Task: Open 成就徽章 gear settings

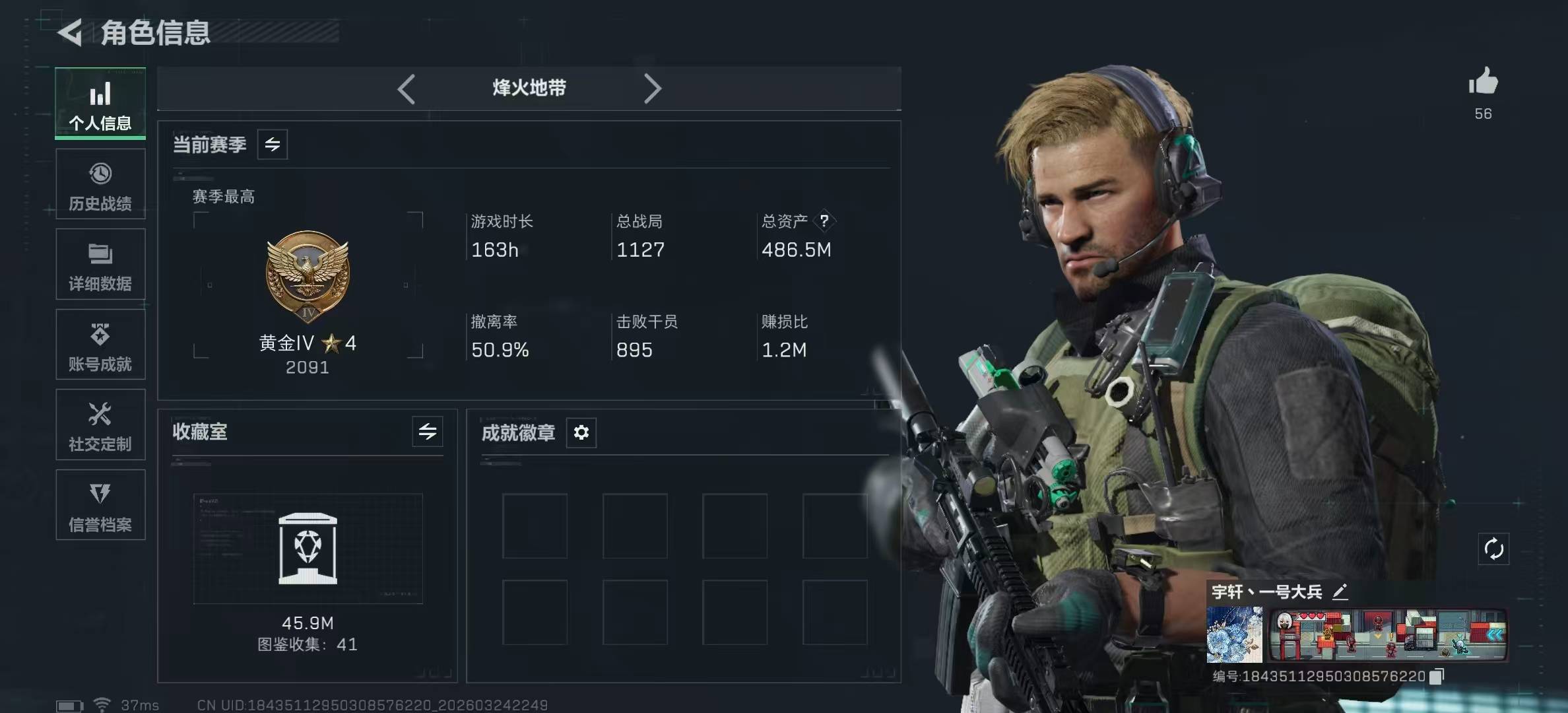Action: [581, 432]
